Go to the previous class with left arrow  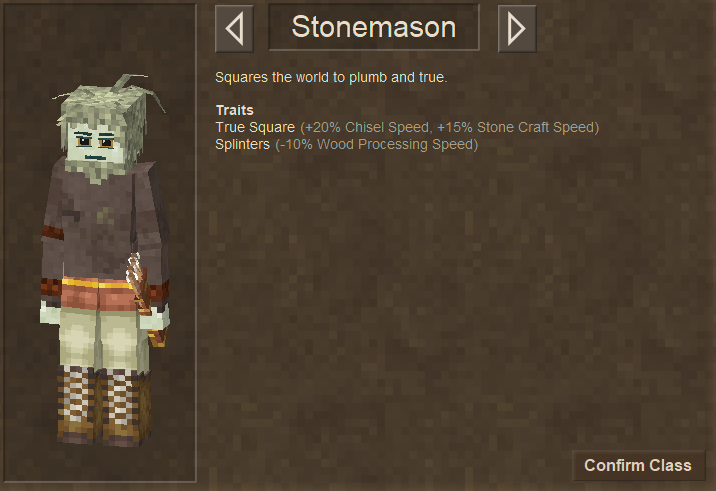click(x=234, y=28)
